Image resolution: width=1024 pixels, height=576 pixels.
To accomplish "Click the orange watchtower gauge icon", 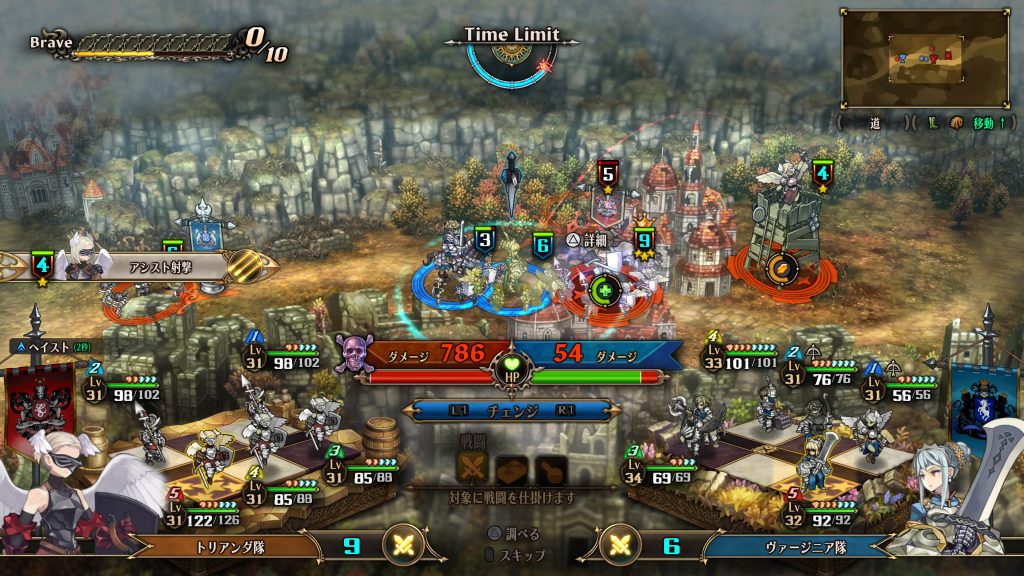I will (x=776, y=270).
